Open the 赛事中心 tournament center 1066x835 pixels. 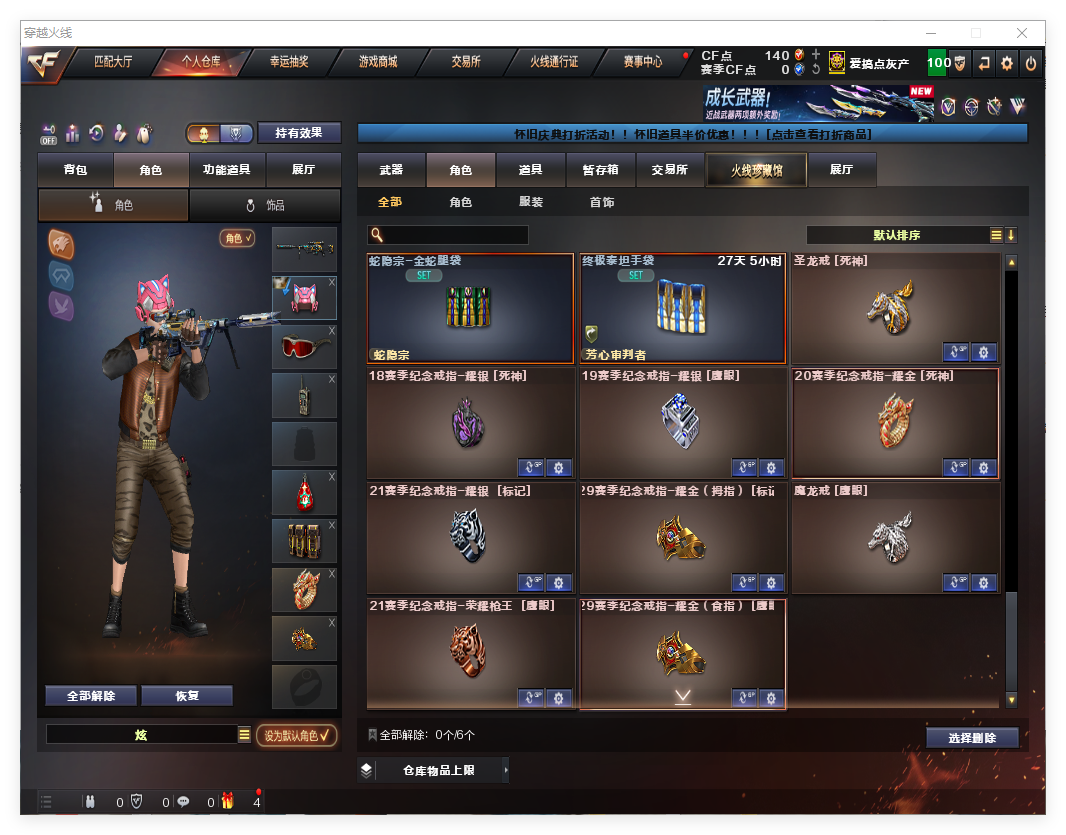pos(642,62)
